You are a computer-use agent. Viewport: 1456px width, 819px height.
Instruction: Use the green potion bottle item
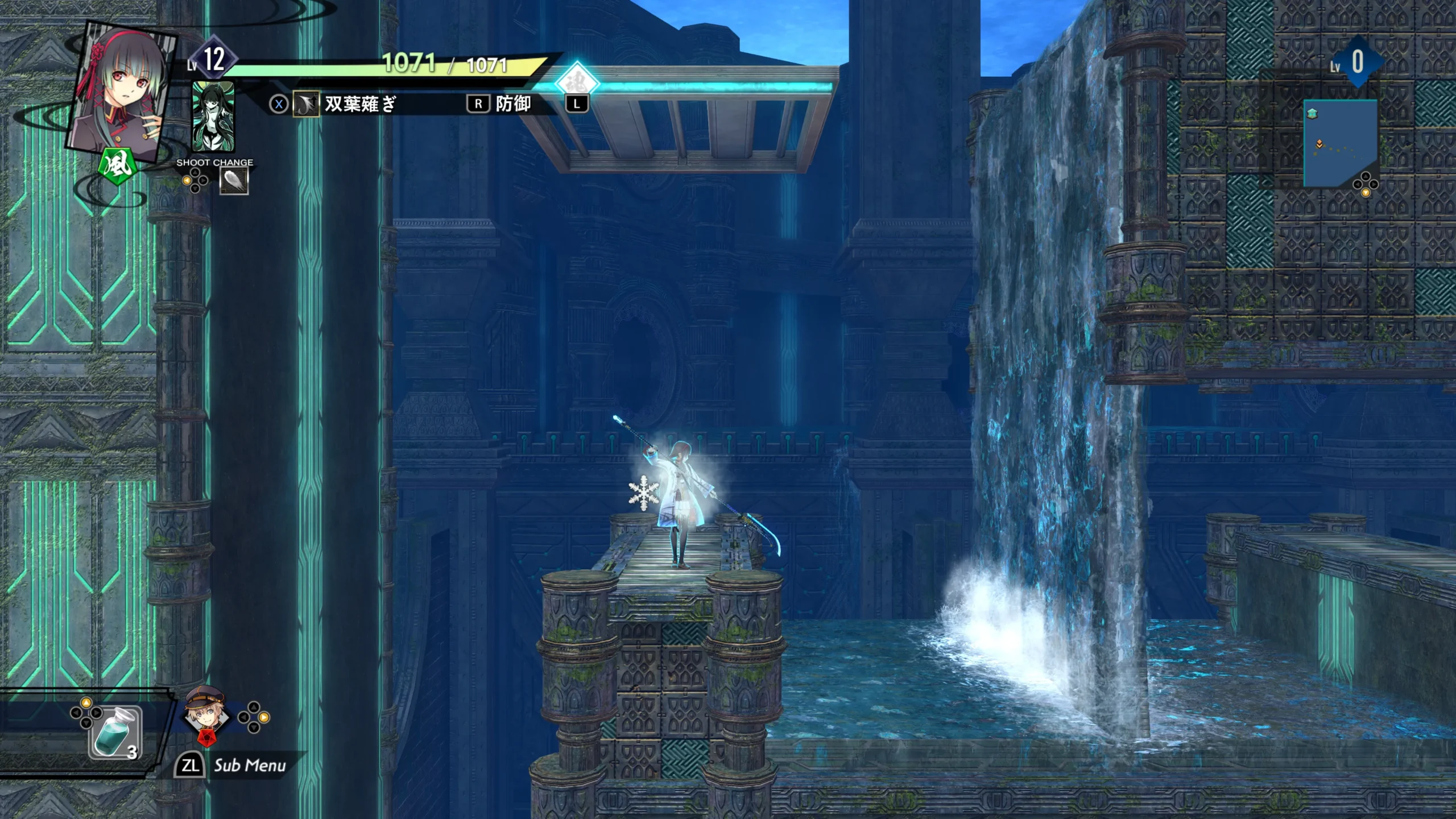[114, 733]
